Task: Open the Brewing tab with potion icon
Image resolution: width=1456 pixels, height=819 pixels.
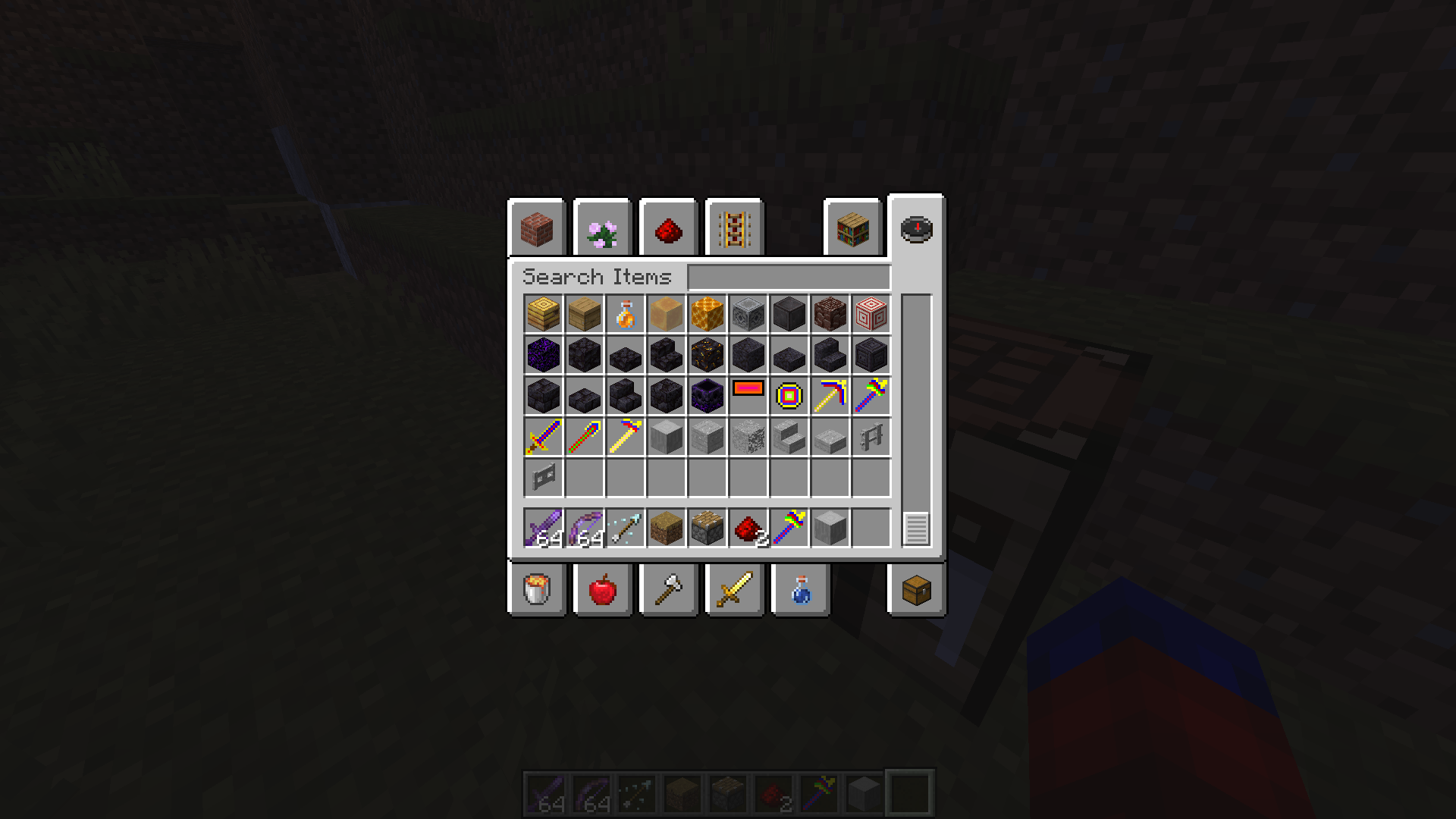Action: tap(799, 590)
